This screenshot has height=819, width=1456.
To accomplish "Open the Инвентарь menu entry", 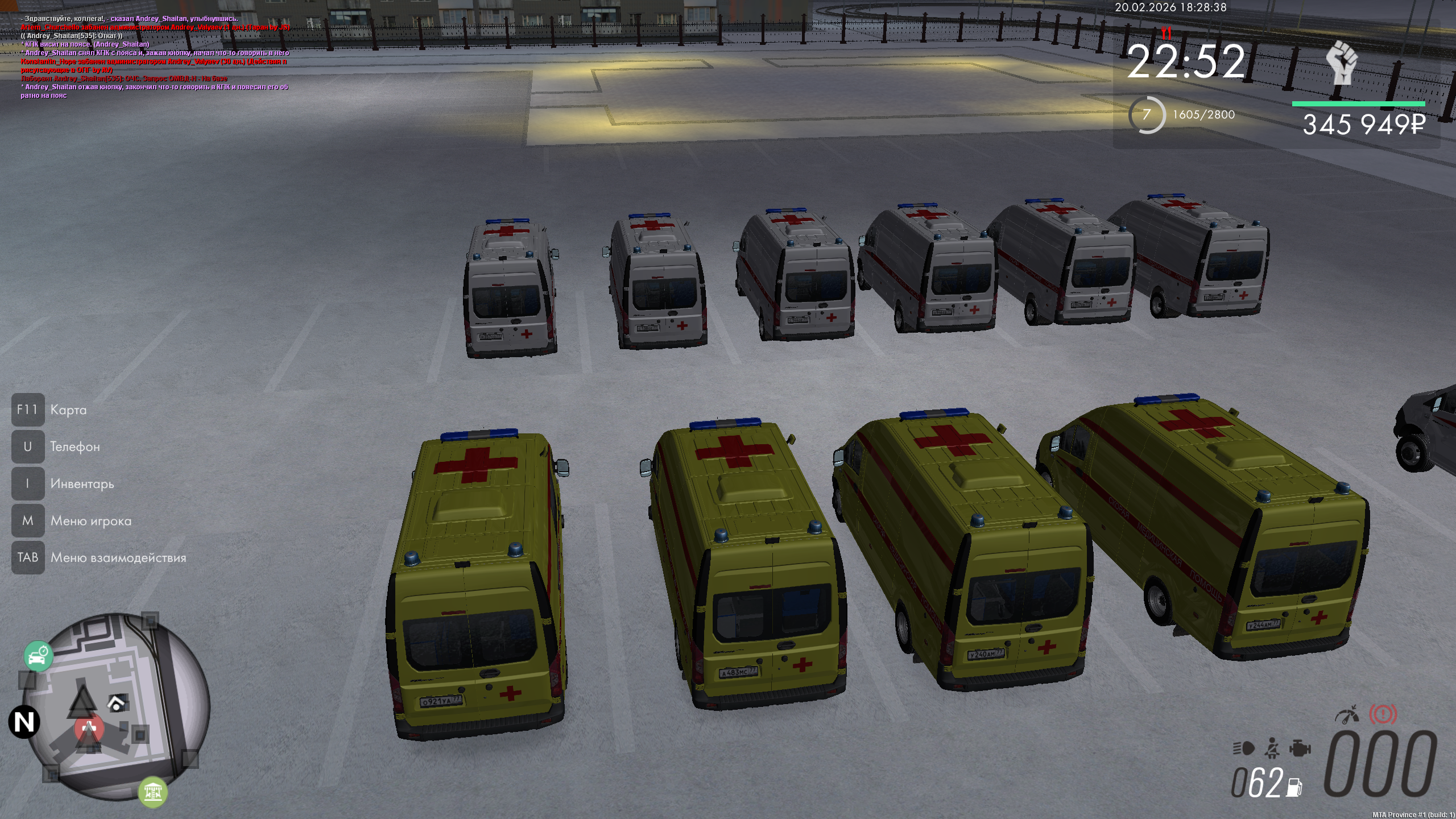I will pyautogui.click(x=82, y=484).
